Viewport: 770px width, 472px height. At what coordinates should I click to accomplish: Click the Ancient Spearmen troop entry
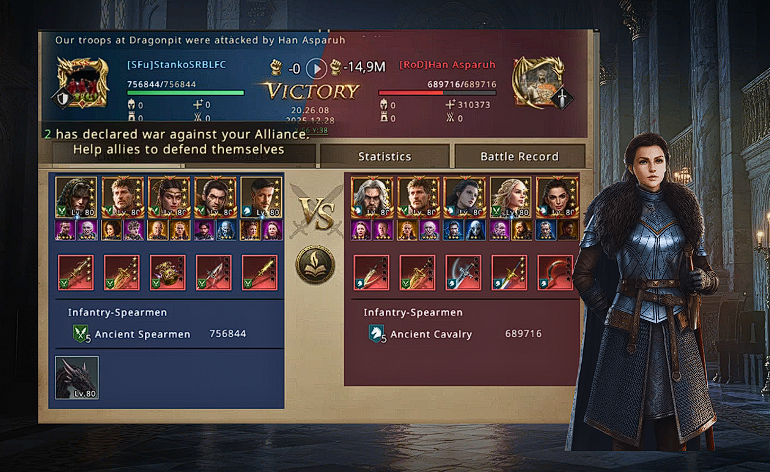[142, 334]
